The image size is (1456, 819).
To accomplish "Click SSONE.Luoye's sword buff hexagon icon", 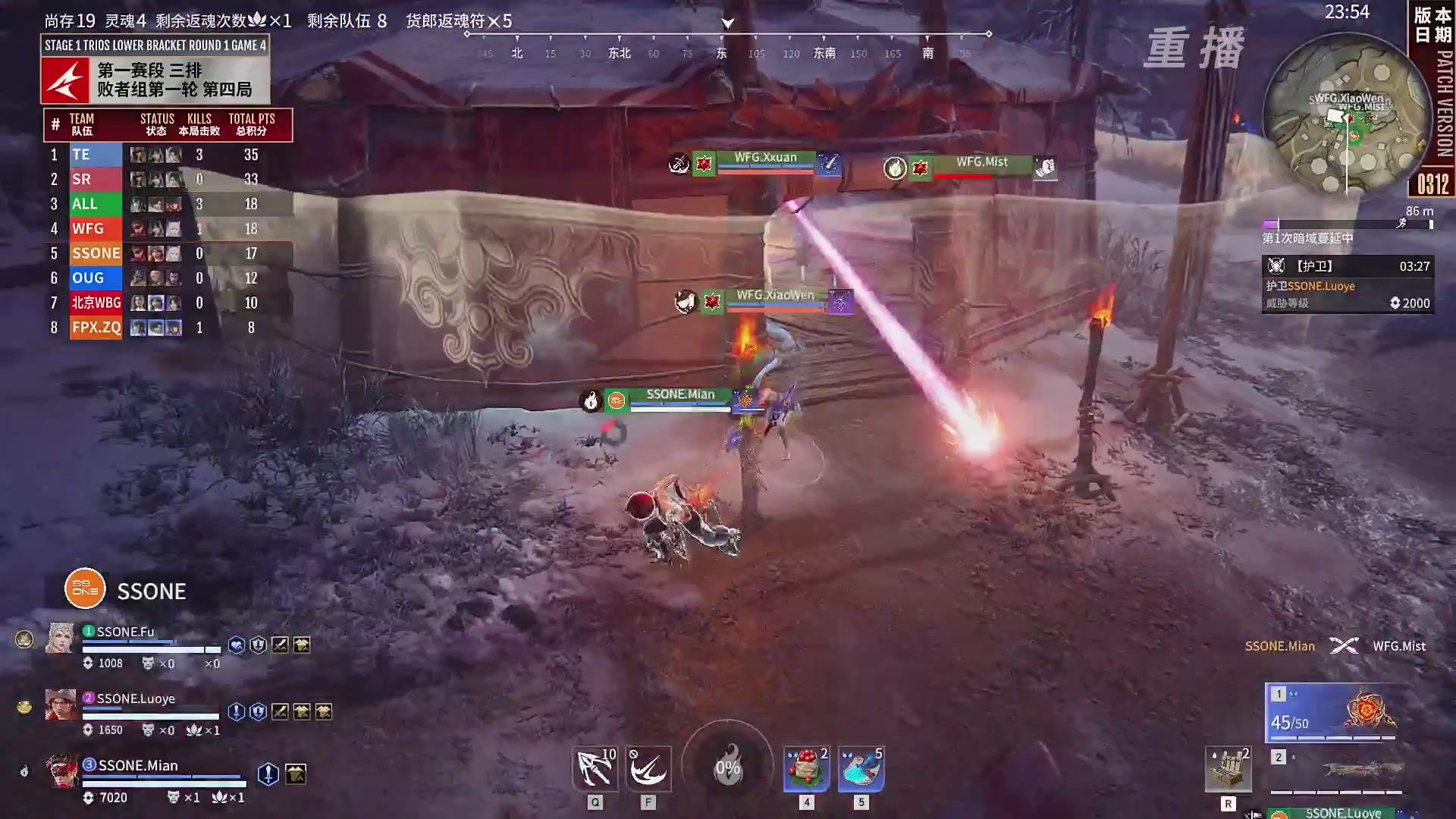I will pos(235,713).
